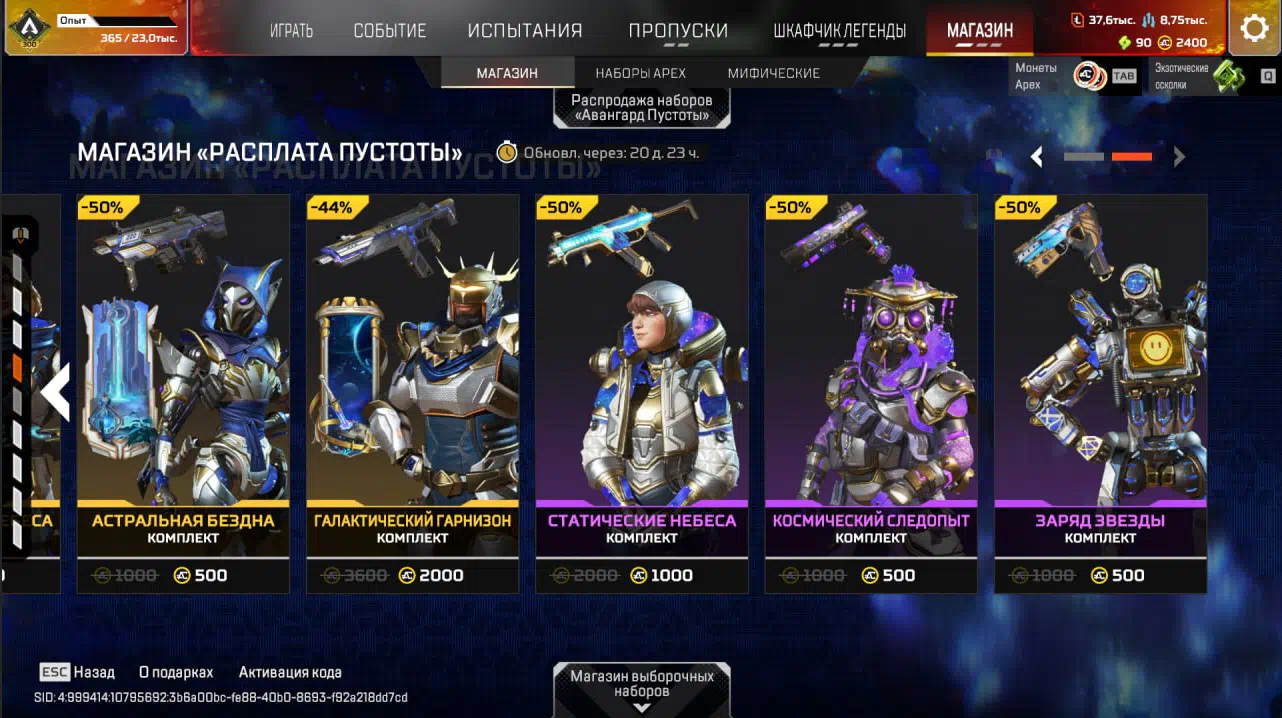This screenshot has height=718, width=1282.
Task: Open Активация кода to redeem a code
Action: pos(290,672)
